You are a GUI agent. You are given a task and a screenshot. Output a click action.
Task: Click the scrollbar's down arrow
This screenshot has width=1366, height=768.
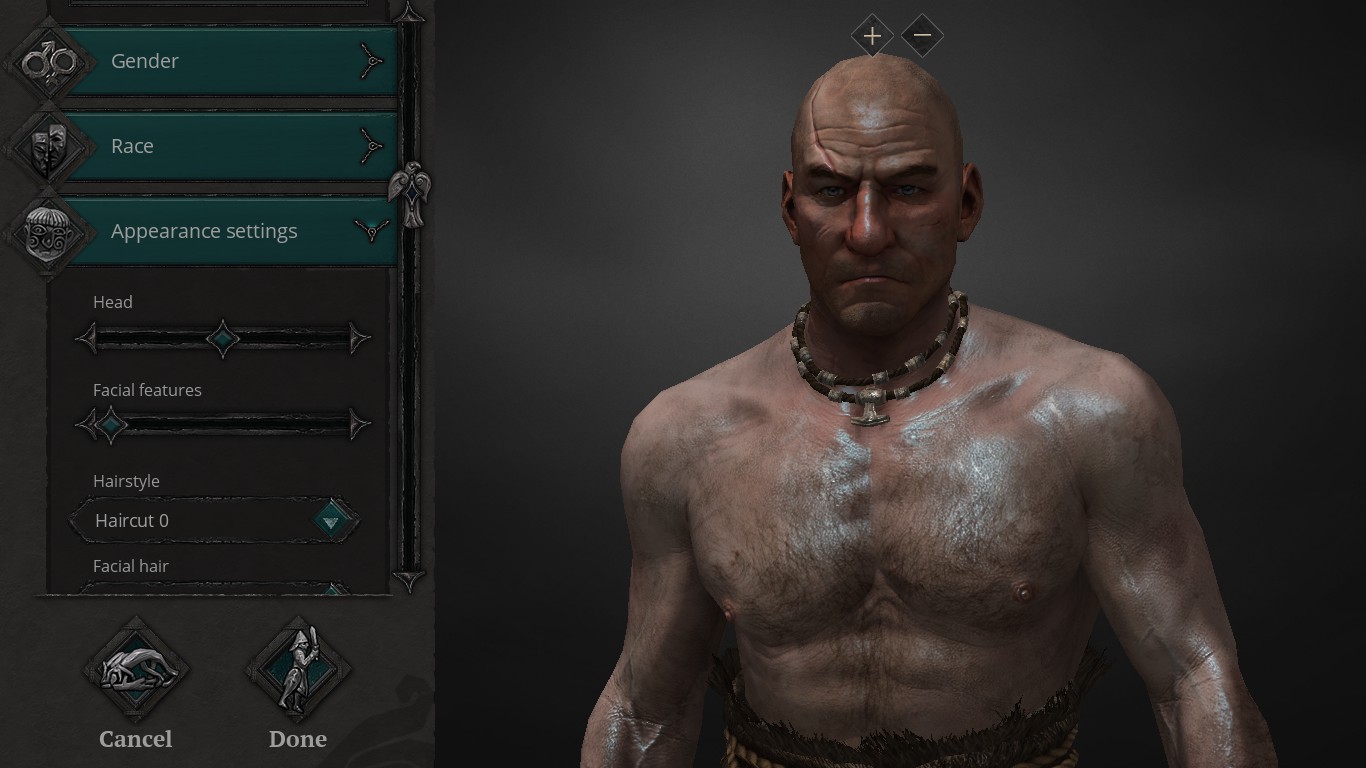click(408, 579)
